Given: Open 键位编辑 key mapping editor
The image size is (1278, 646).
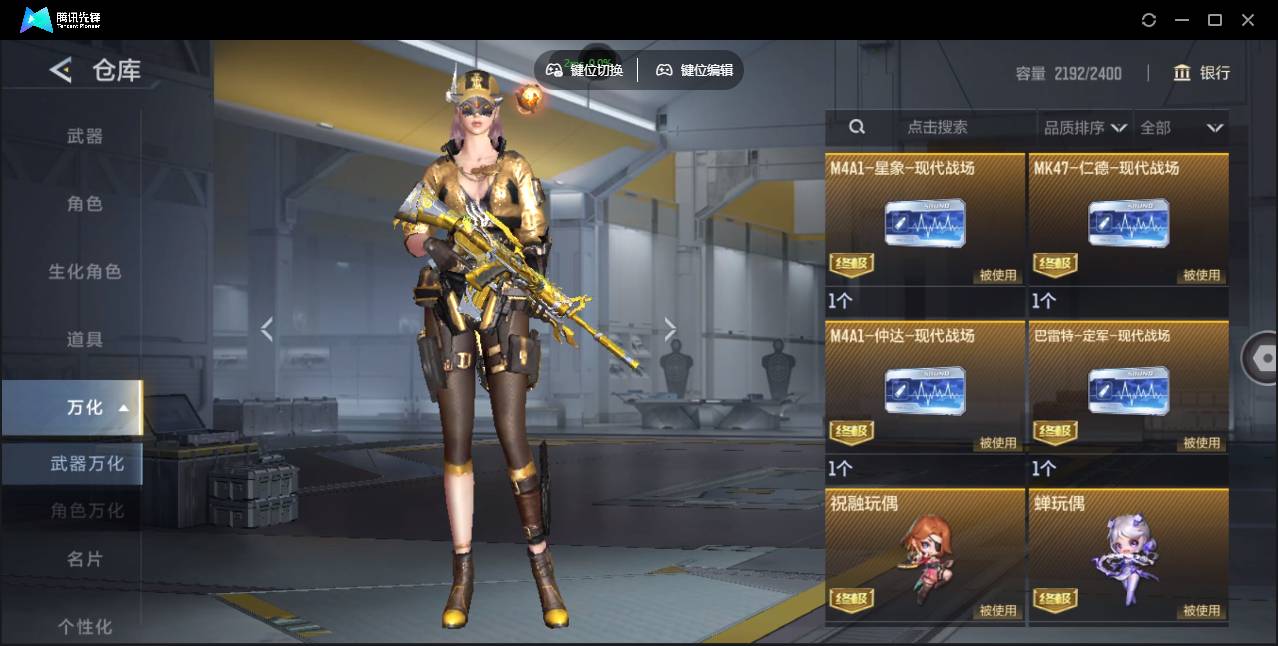Looking at the screenshot, I should click(694, 70).
